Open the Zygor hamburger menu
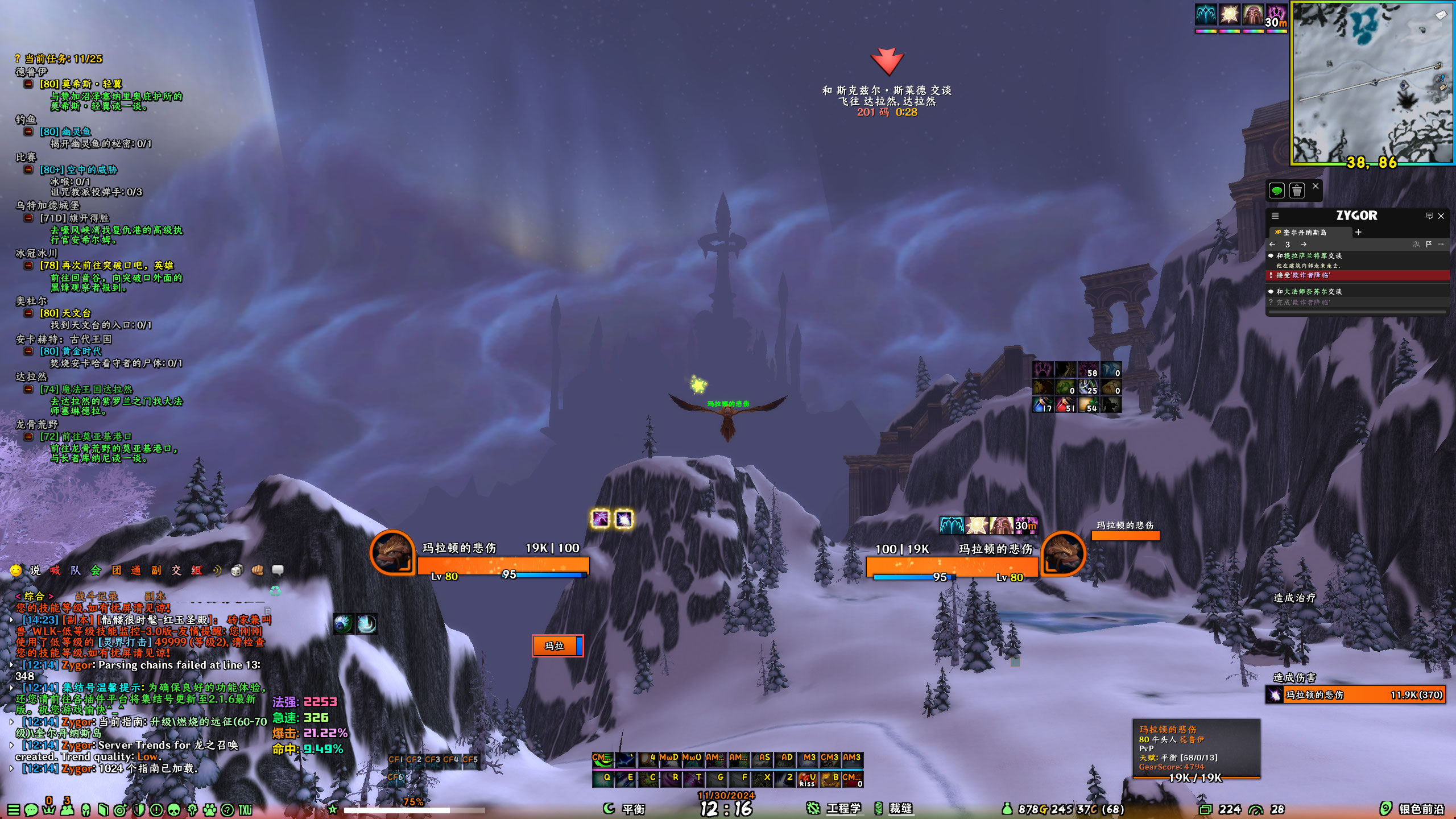The width and height of the screenshot is (1456, 819). click(1275, 216)
